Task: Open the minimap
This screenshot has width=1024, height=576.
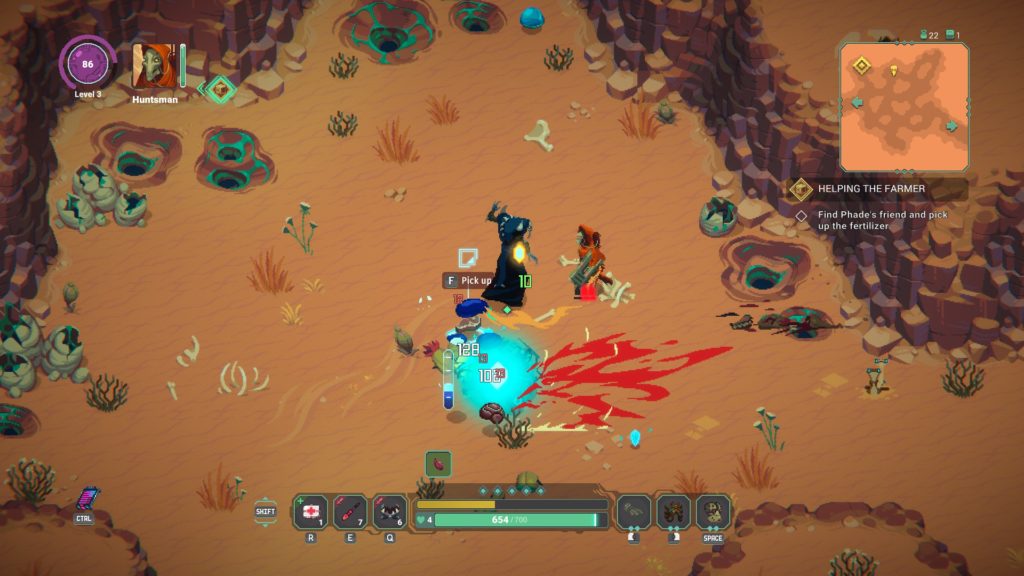Action: (x=904, y=106)
